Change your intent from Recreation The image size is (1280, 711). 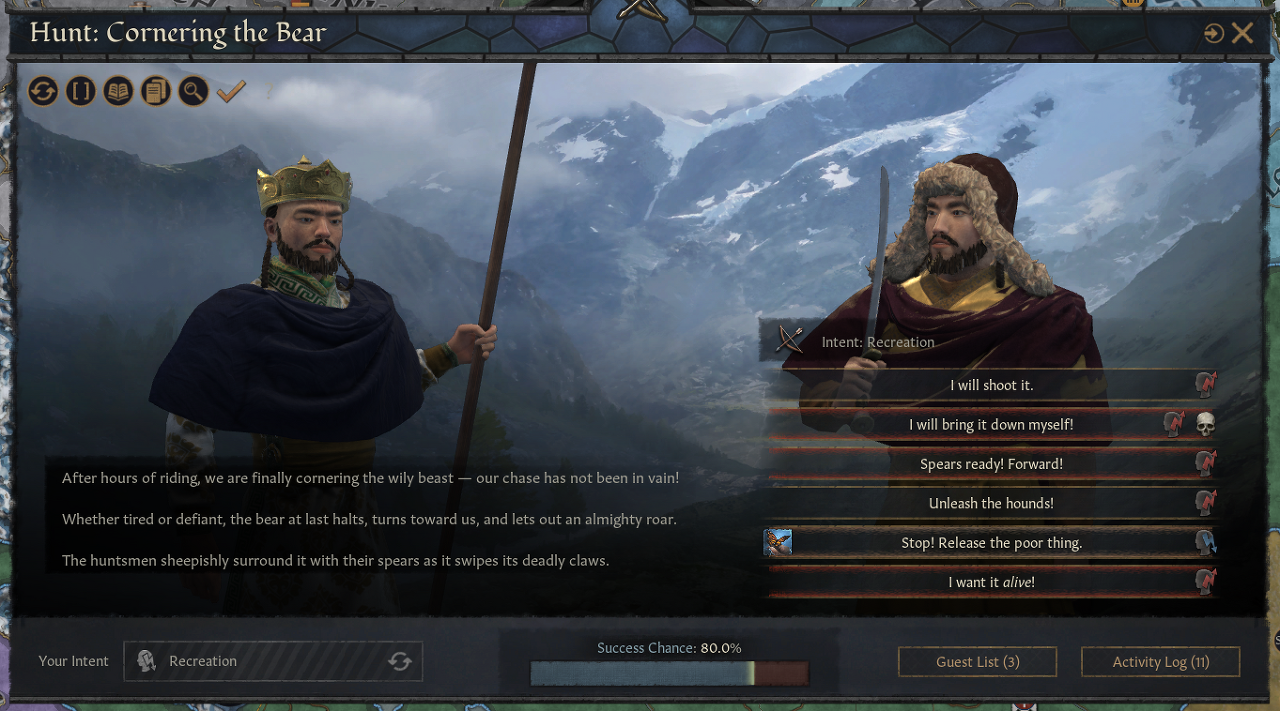tap(399, 661)
